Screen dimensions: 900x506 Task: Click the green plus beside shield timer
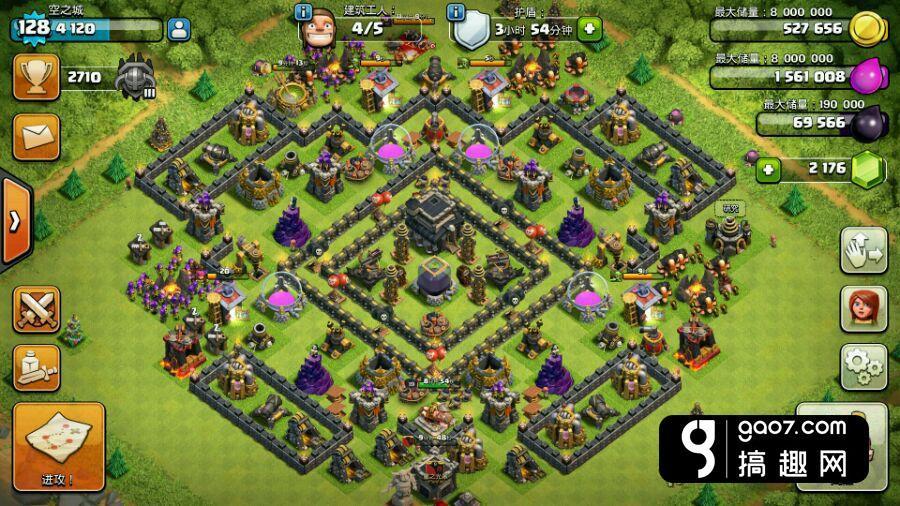[589, 28]
